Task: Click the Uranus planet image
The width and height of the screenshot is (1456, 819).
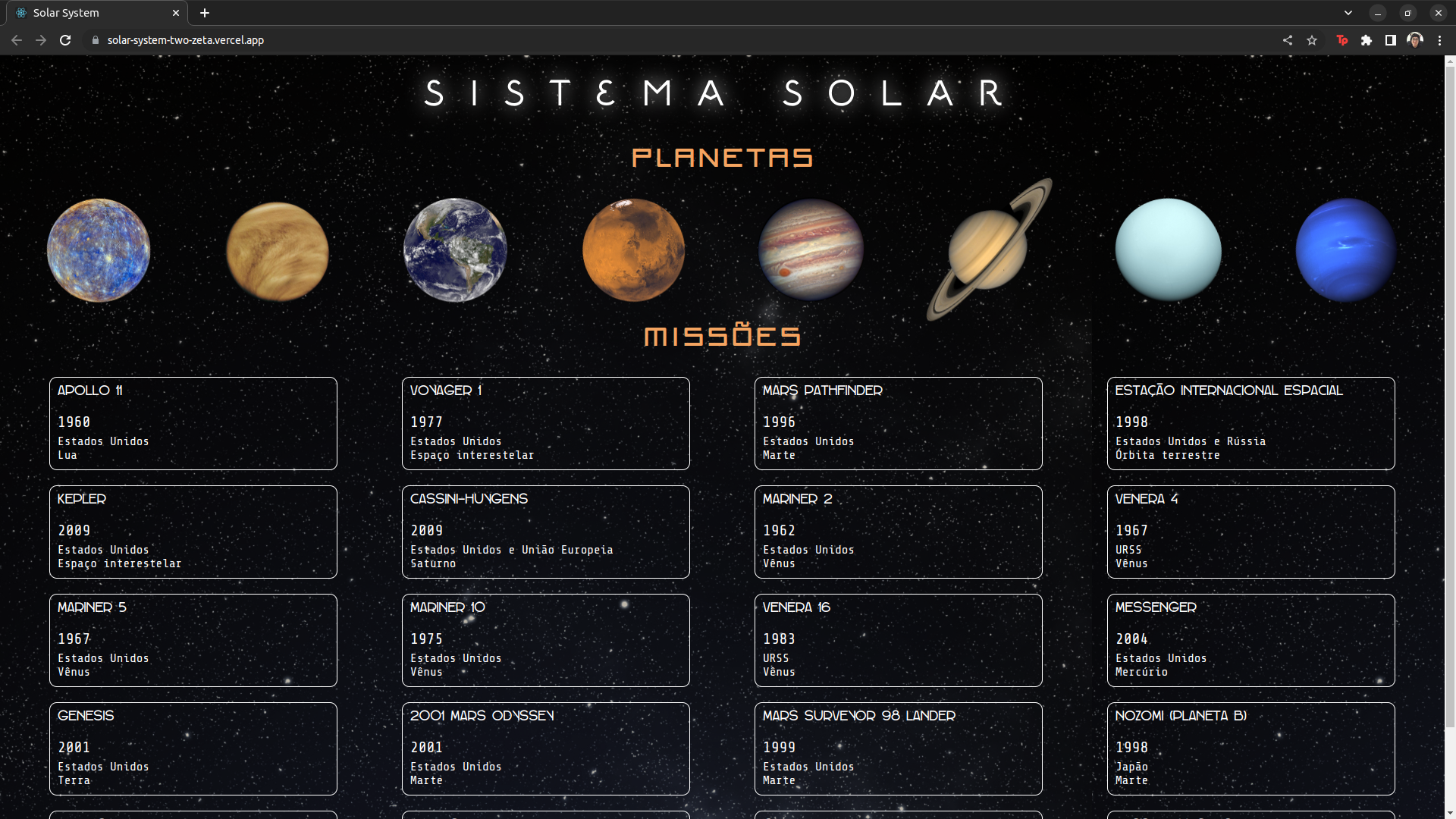Action: tap(1167, 250)
